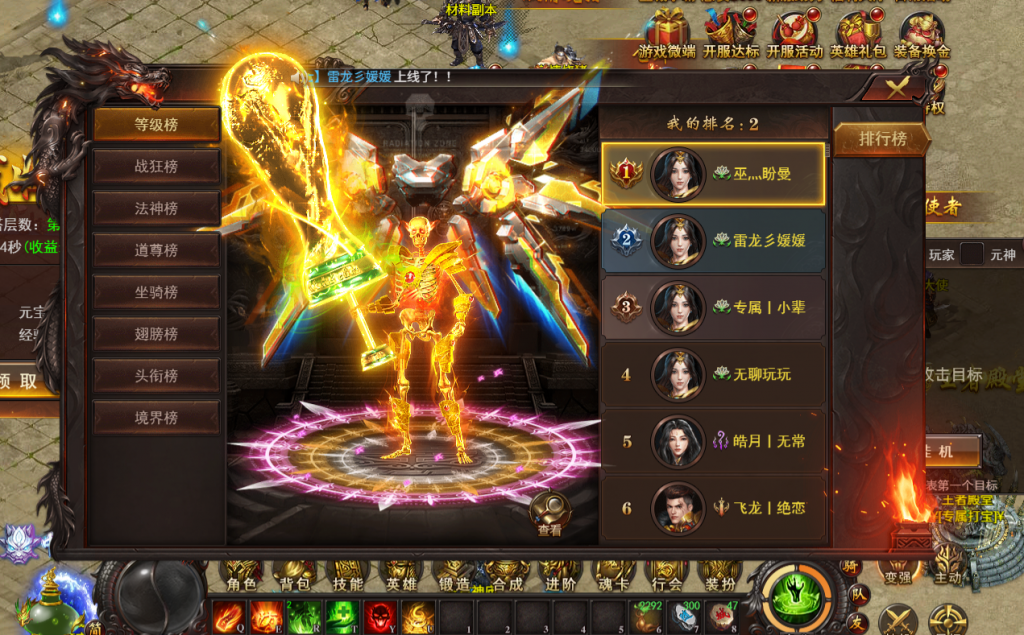Show the 坐骑榜 mount ranking
This screenshot has width=1024, height=635.
click(x=157, y=293)
